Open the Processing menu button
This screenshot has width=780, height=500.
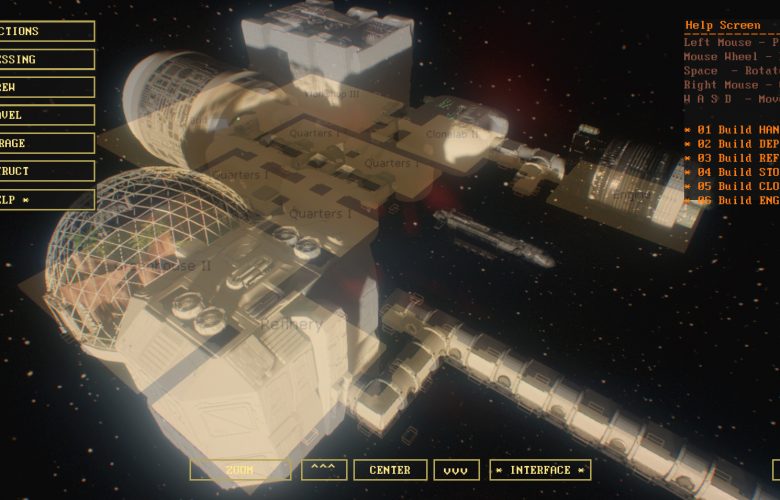tap(45, 59)
